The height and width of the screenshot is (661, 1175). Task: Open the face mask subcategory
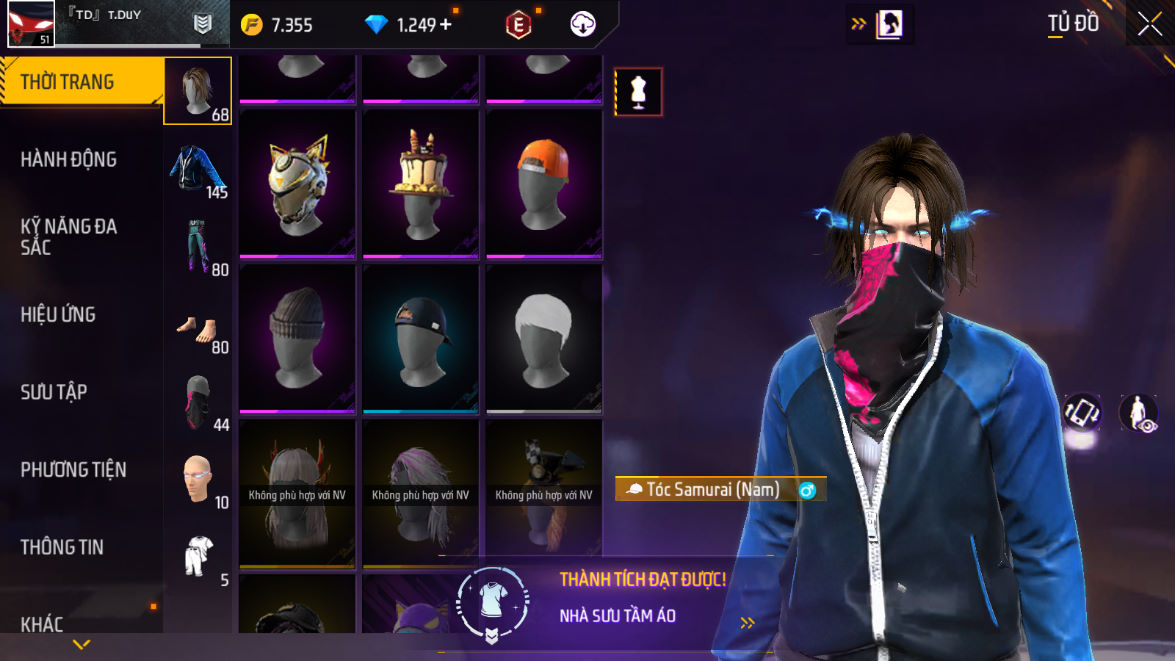coord(197,402)
